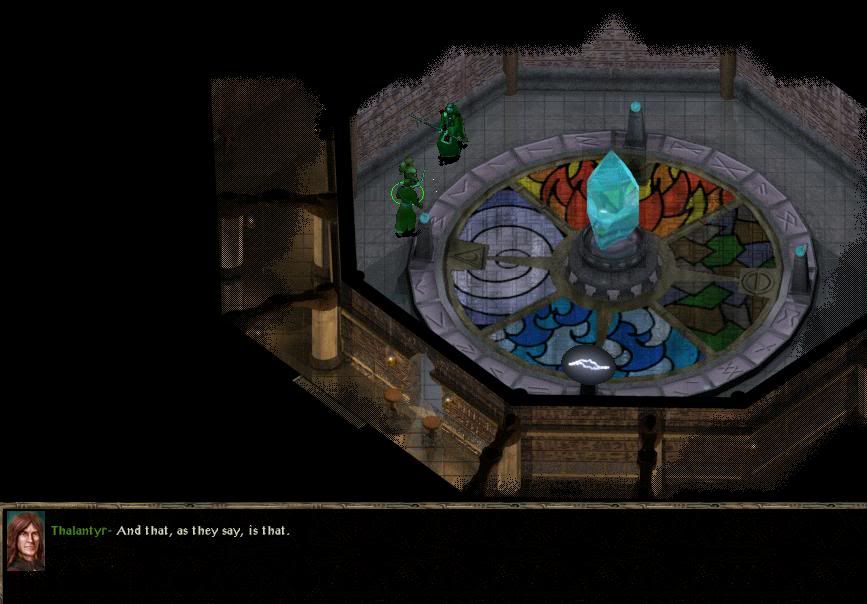Click Thalantyr's portrait in the dialogue panel

pos(25,541)
